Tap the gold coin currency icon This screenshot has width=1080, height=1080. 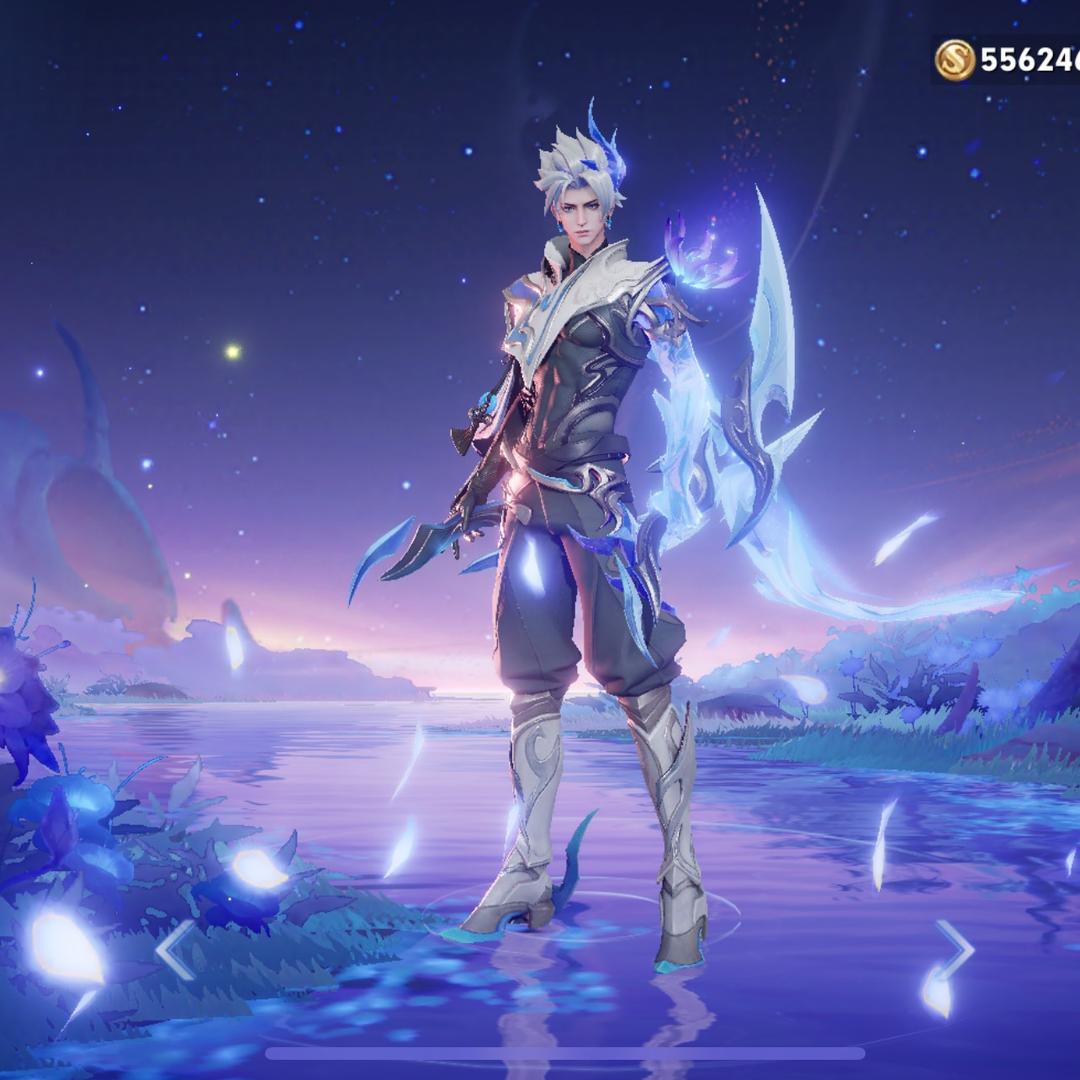(955, 60)
